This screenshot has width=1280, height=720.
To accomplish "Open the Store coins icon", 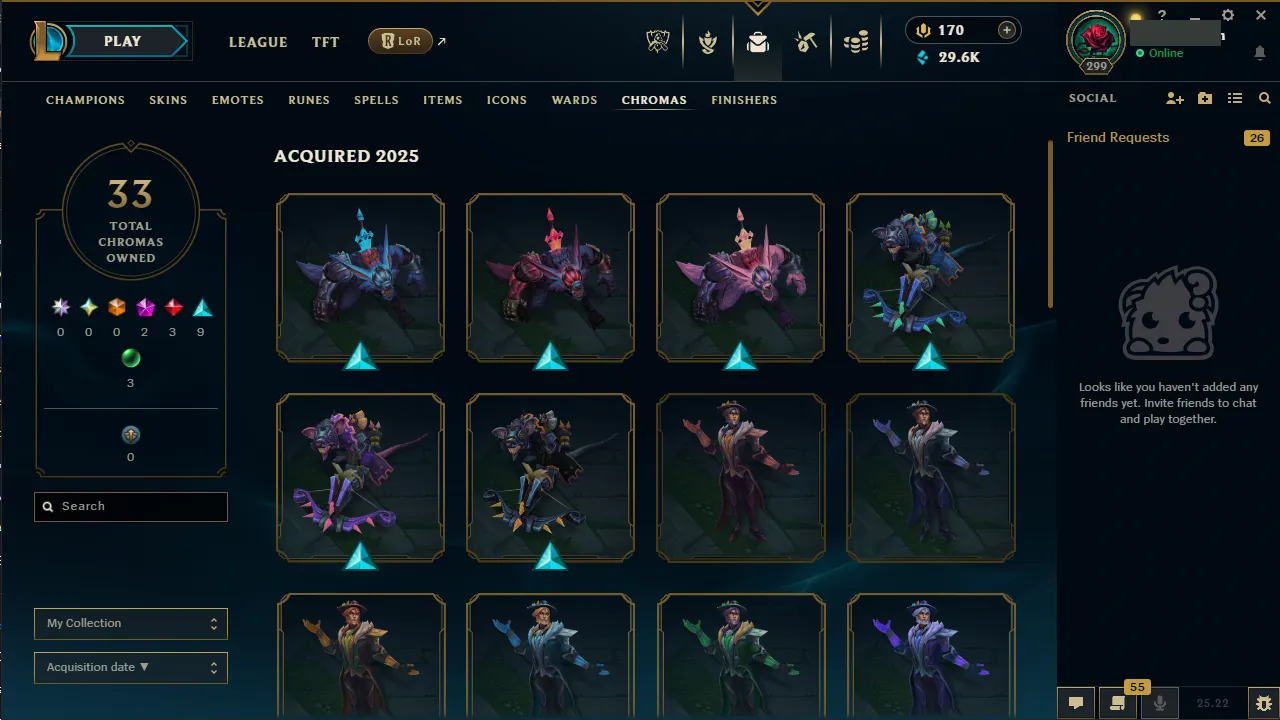I will (856, 42).
